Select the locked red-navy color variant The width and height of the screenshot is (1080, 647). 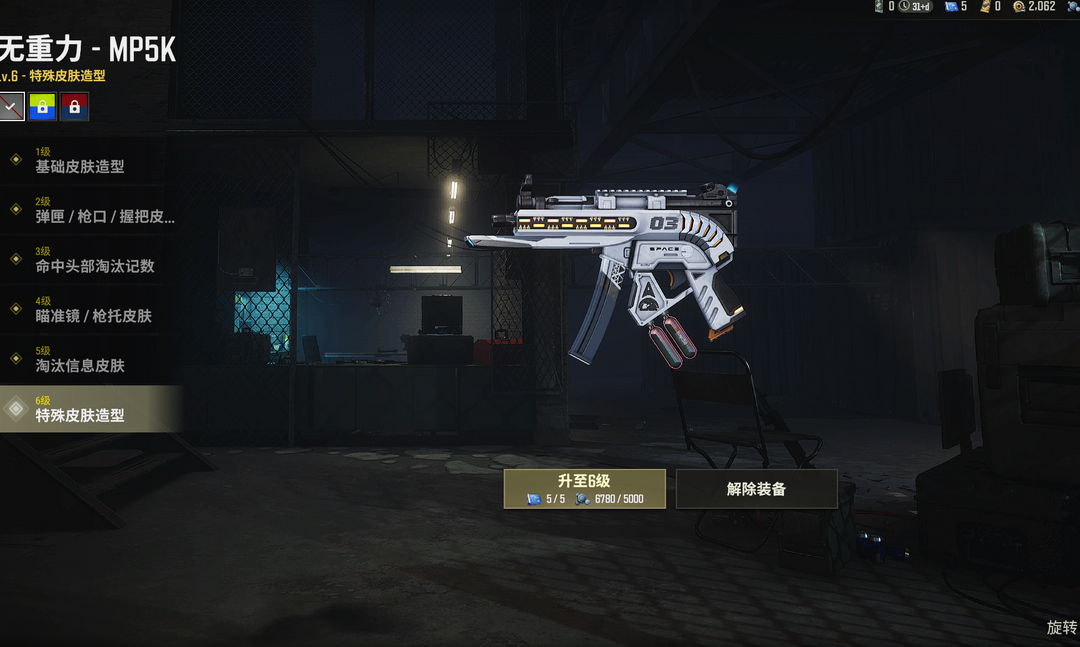coord(74,106)
